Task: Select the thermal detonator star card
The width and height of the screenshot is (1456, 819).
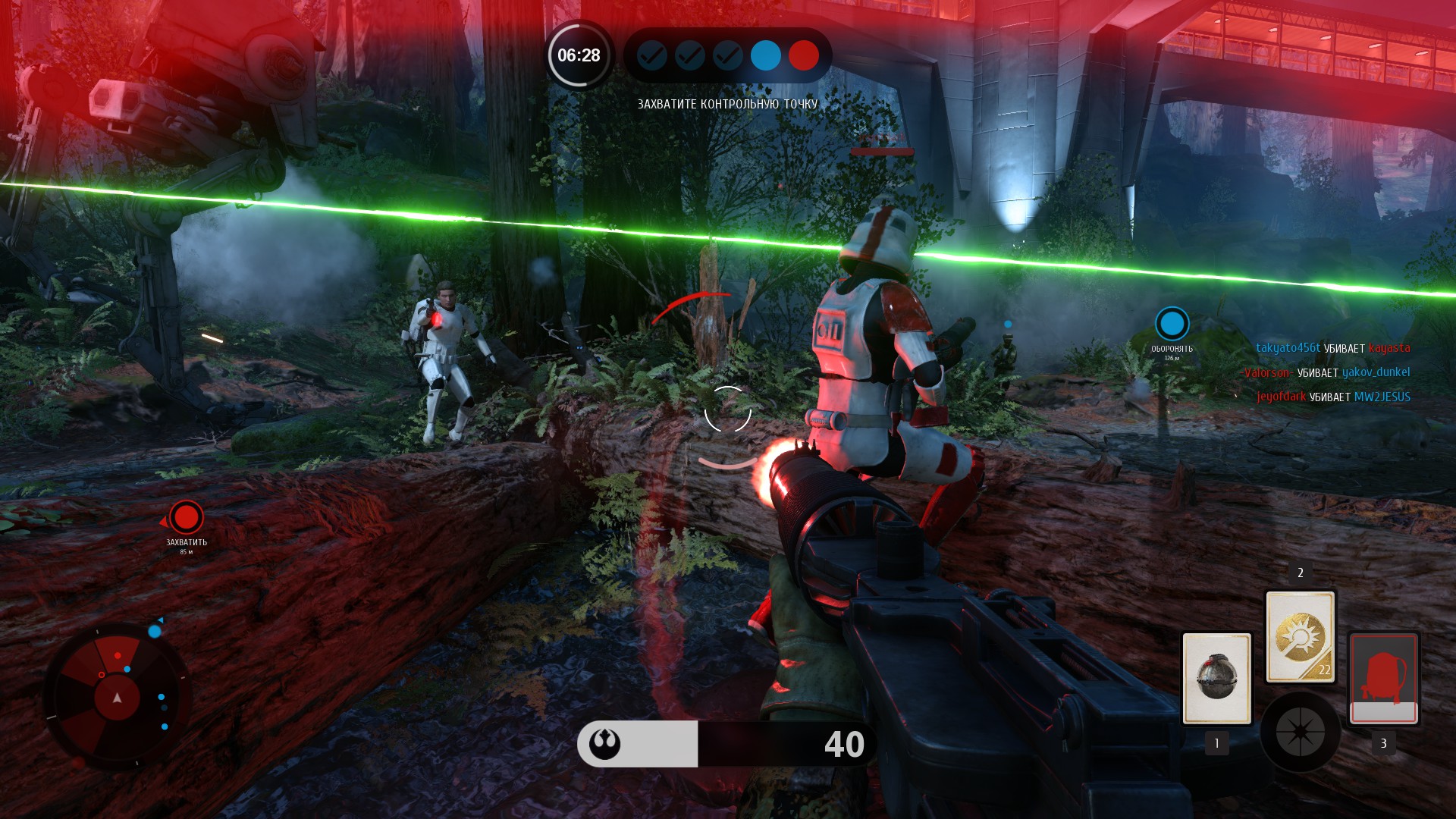Action: (x=1216, y=678)
